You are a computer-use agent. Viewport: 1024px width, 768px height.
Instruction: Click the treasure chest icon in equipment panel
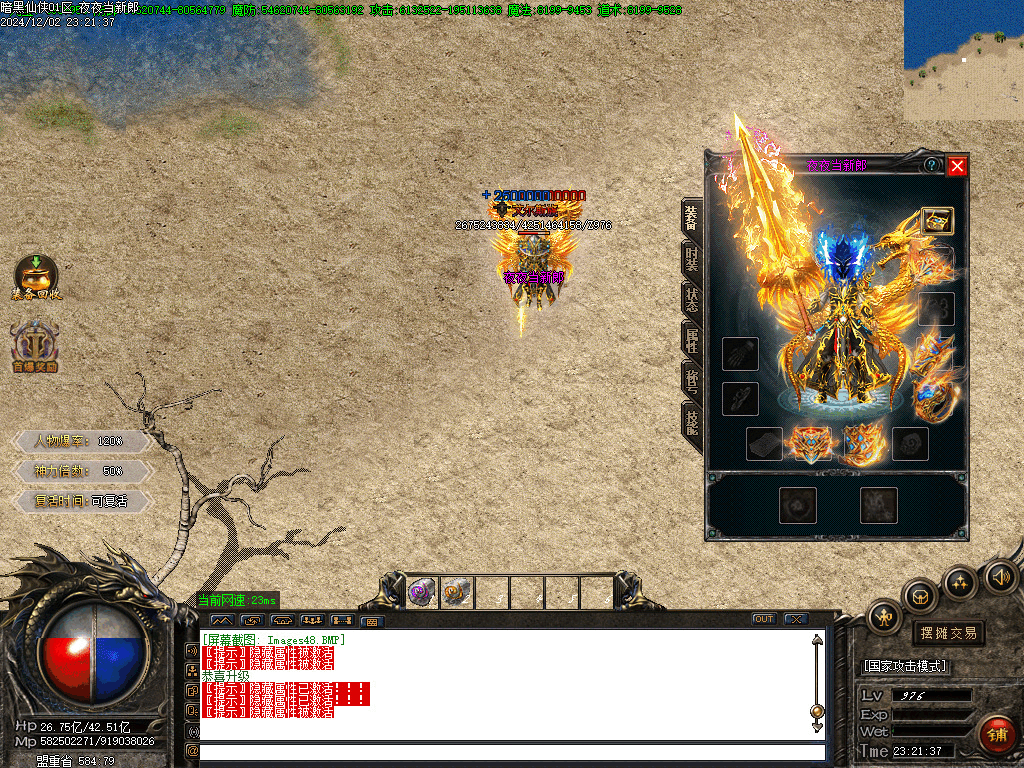(x=936, y=221)
